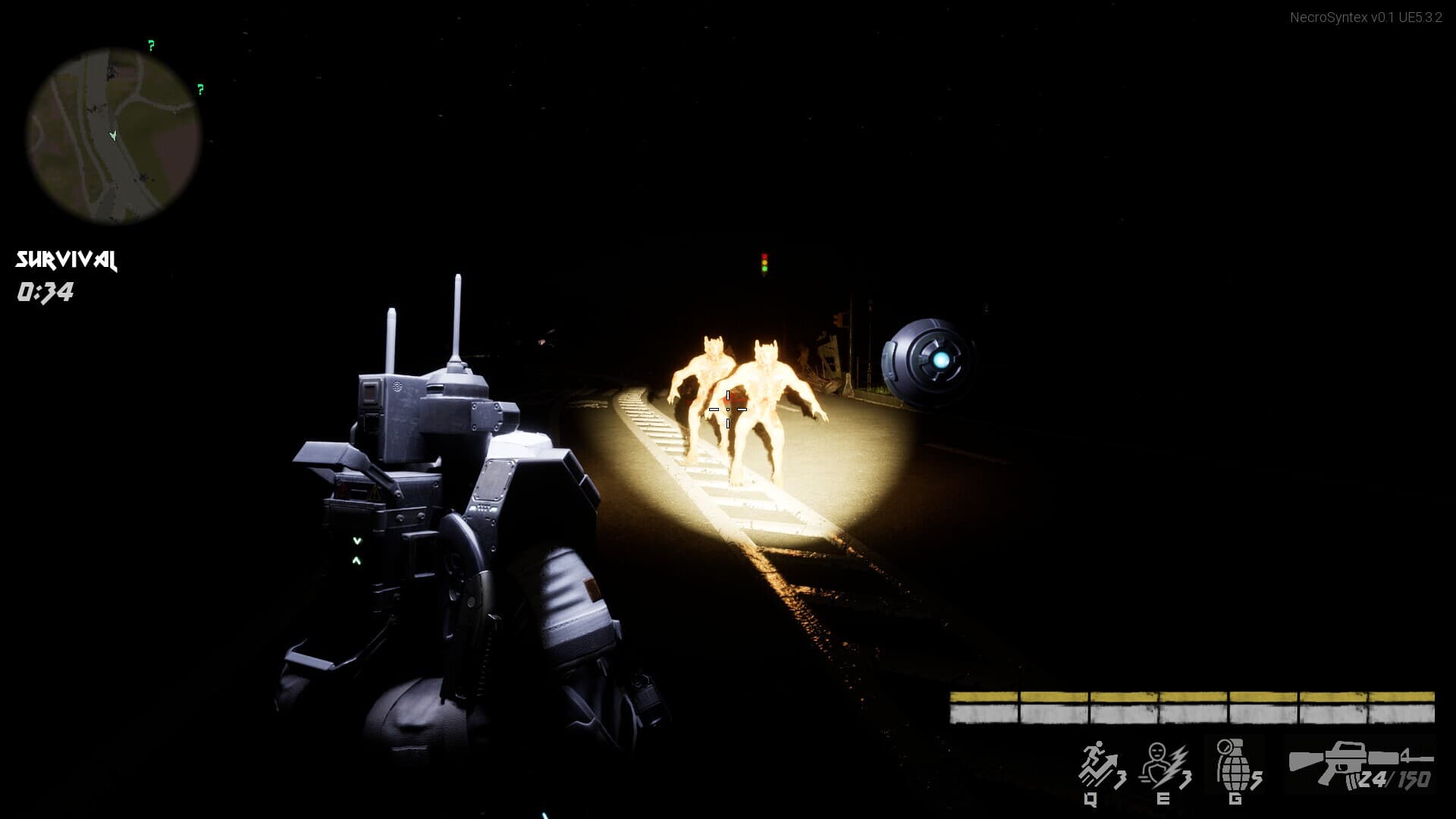Open the circular minimap
Image resolution: width=1456 pixels, height=819 pixels.
[x=114, y=136]
